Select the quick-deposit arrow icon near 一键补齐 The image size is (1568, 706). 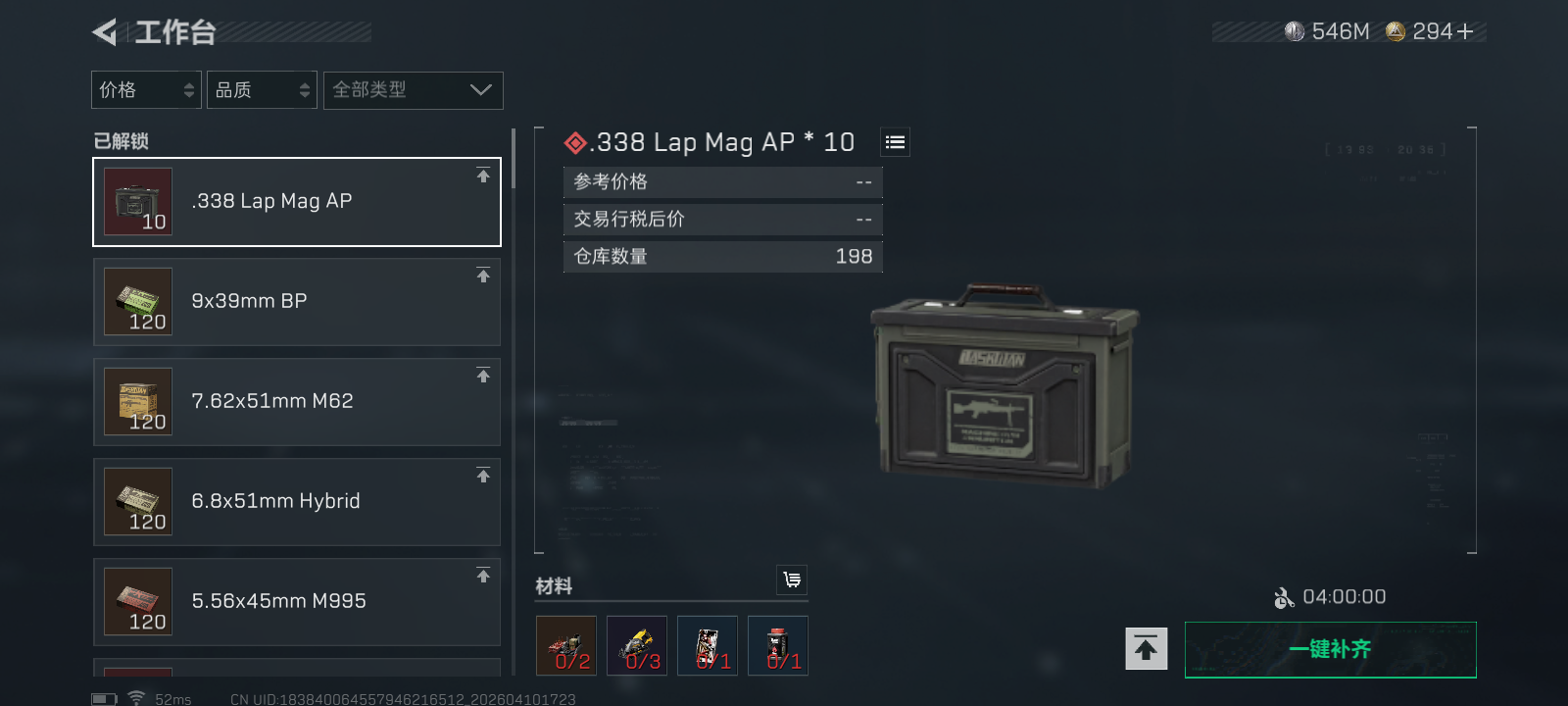point(1145,648)
